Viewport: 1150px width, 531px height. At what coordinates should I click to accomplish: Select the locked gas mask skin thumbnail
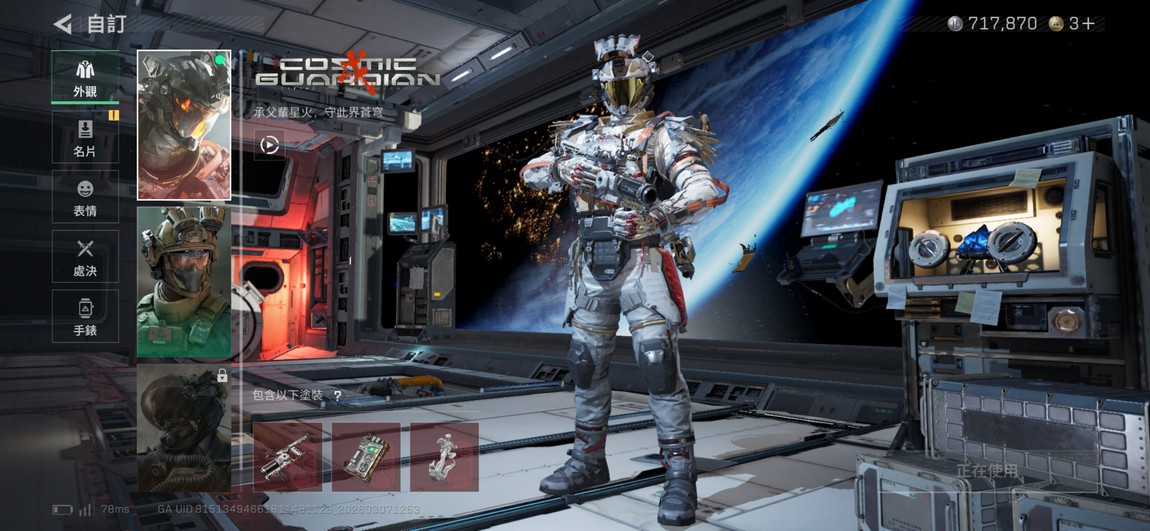click(184, 427)
